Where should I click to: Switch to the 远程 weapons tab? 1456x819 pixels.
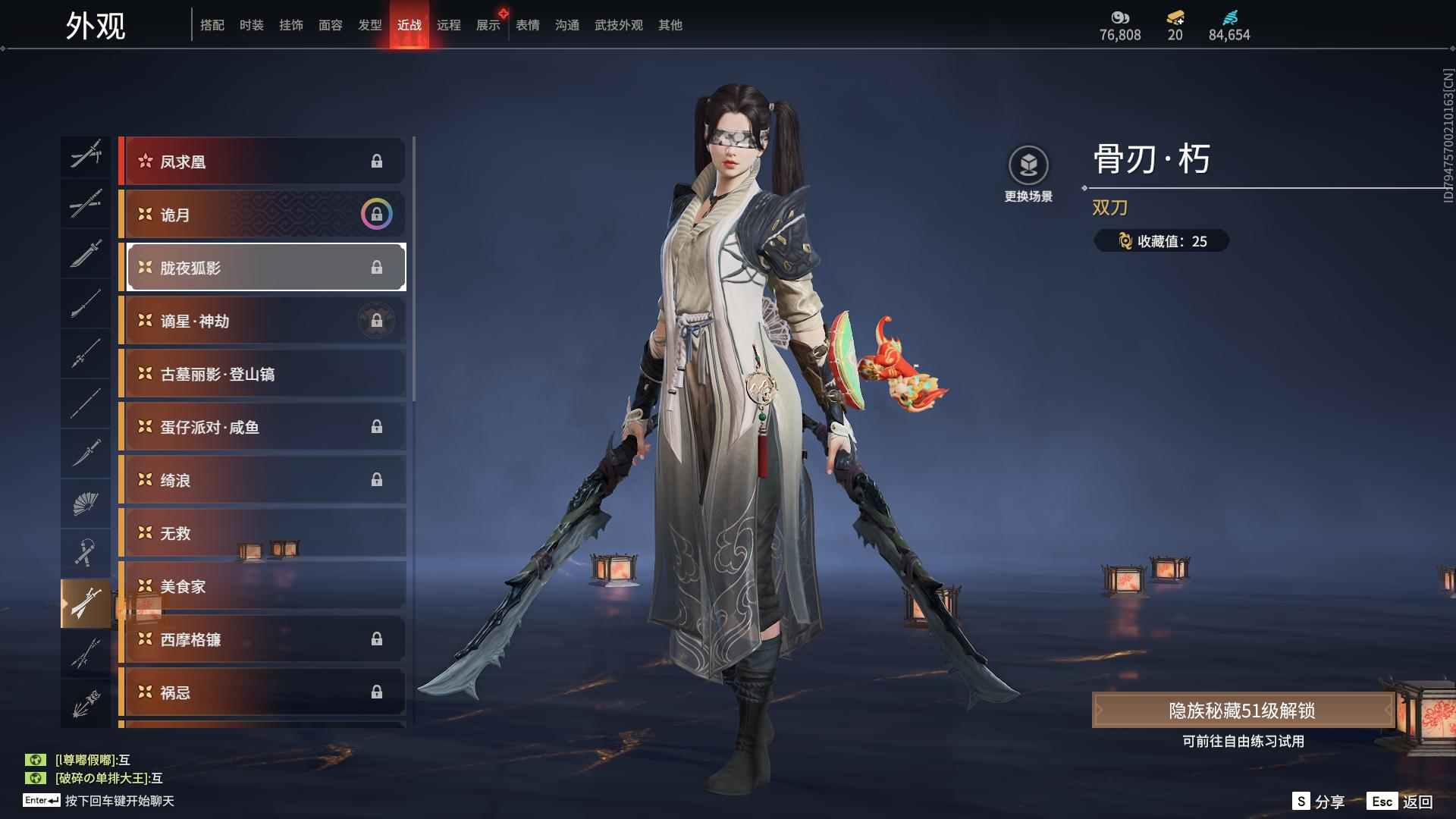point(448,25)
